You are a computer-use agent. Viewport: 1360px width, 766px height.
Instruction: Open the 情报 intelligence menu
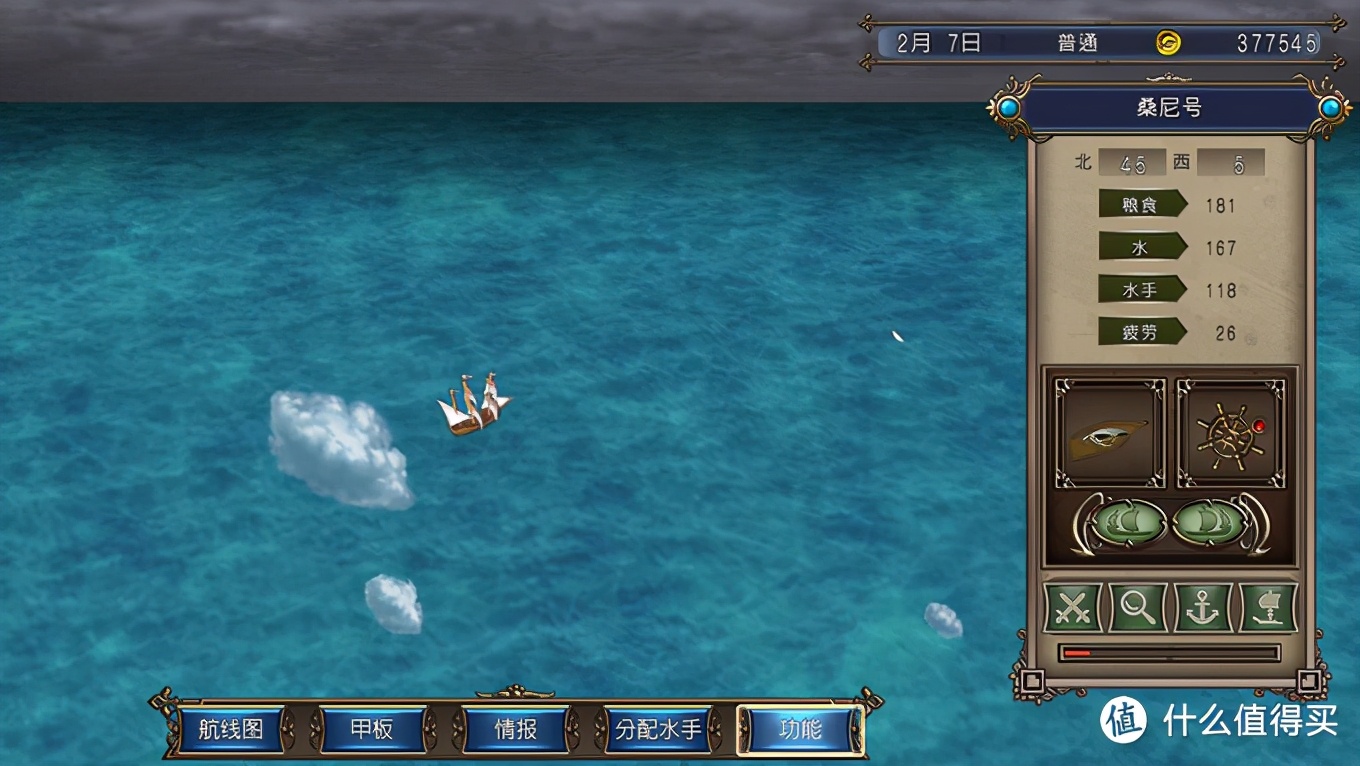pos(515,729)
